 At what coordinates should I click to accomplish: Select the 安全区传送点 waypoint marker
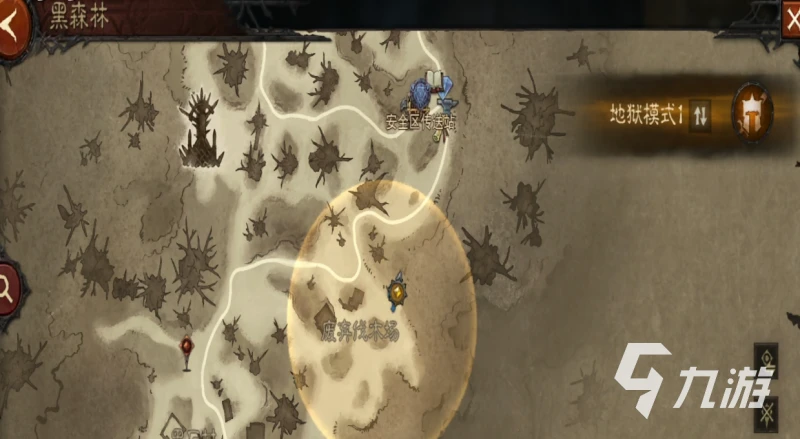tap(430, 94)
